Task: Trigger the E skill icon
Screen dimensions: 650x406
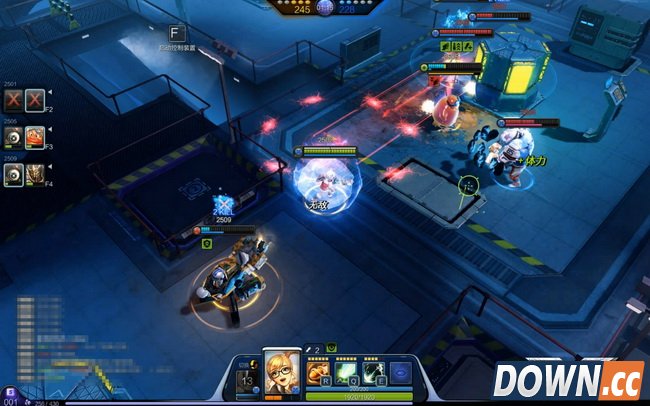Action: 372,371
